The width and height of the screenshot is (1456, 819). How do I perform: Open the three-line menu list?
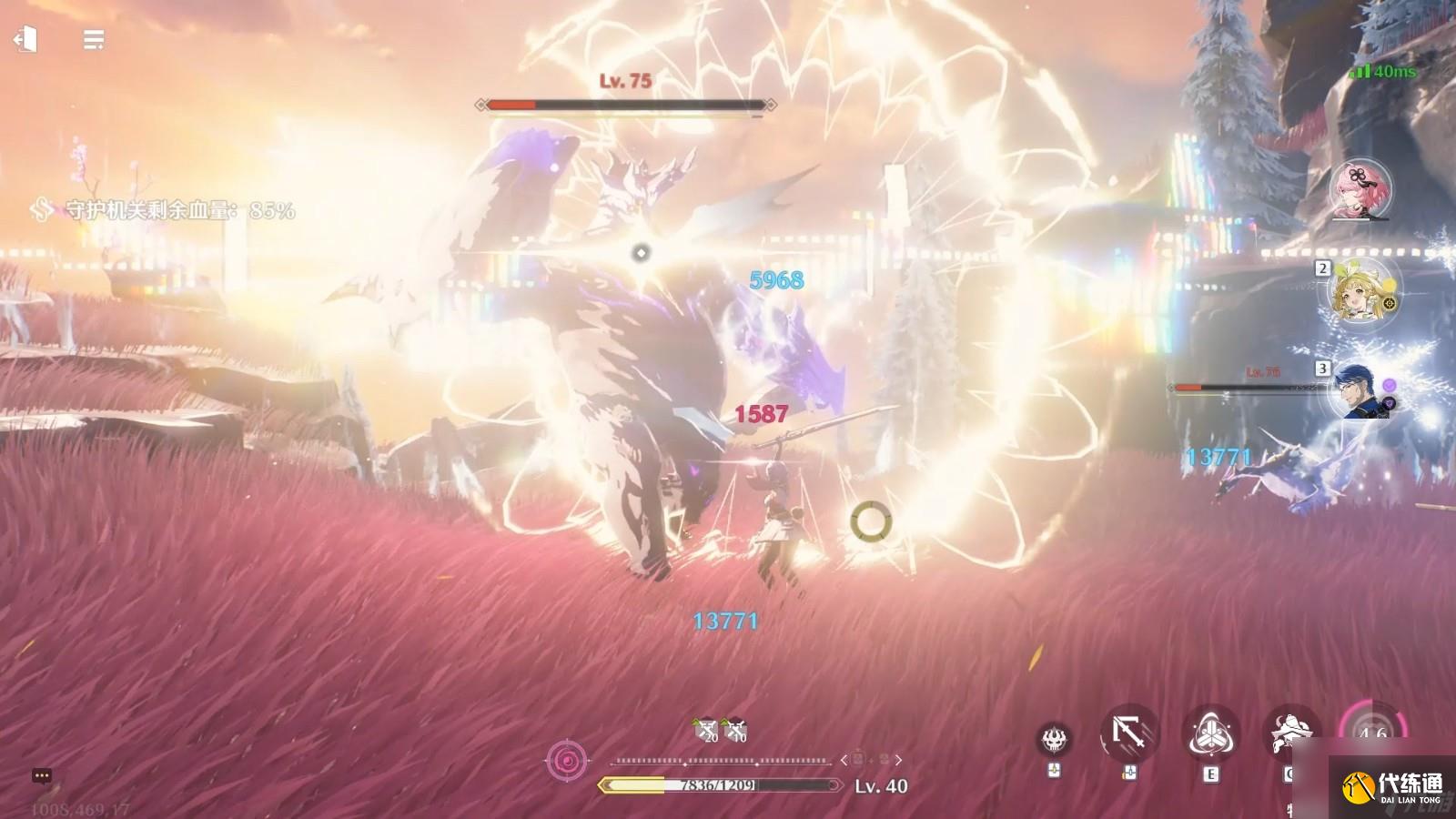(93, 40)
